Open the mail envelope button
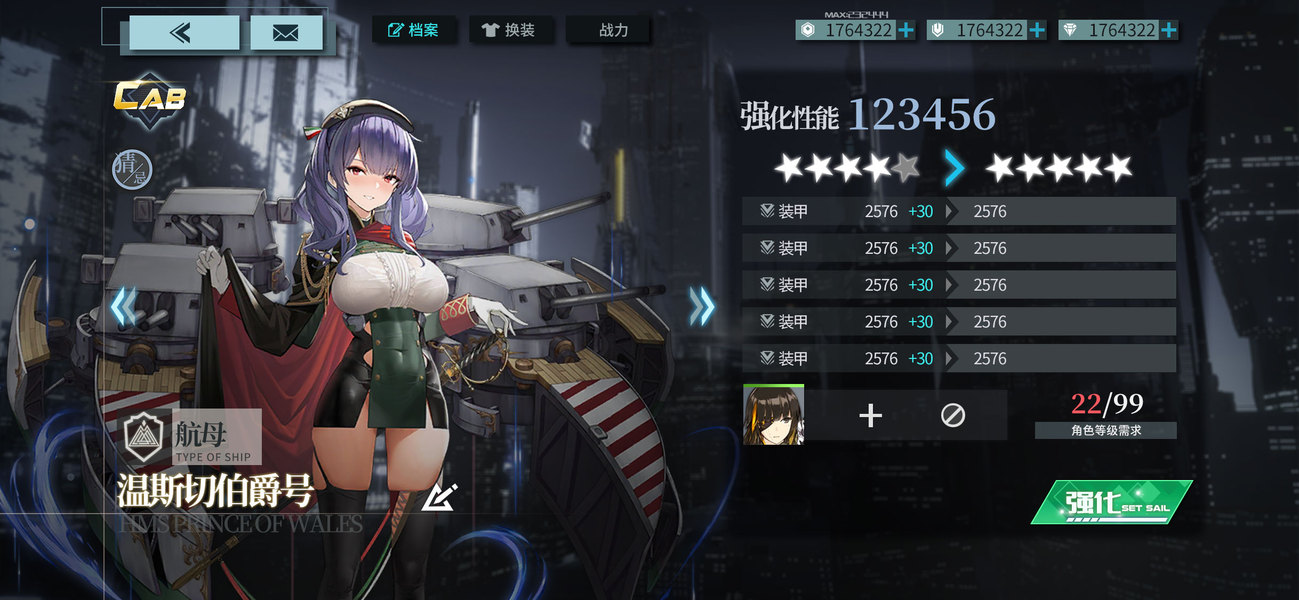Screen dimensions: 1299x600 [285, 33]
